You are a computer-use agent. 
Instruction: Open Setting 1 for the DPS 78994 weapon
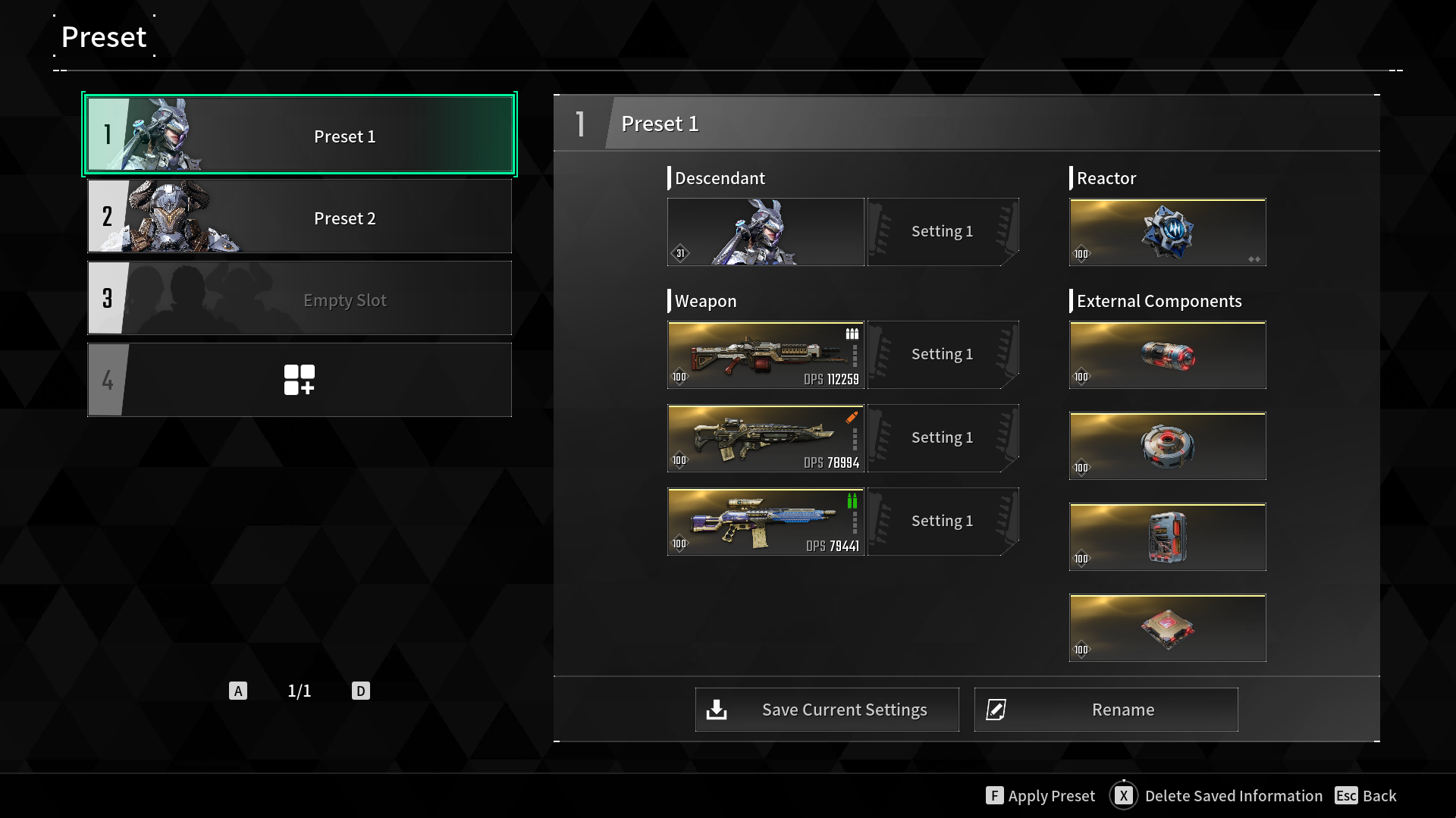942,437
